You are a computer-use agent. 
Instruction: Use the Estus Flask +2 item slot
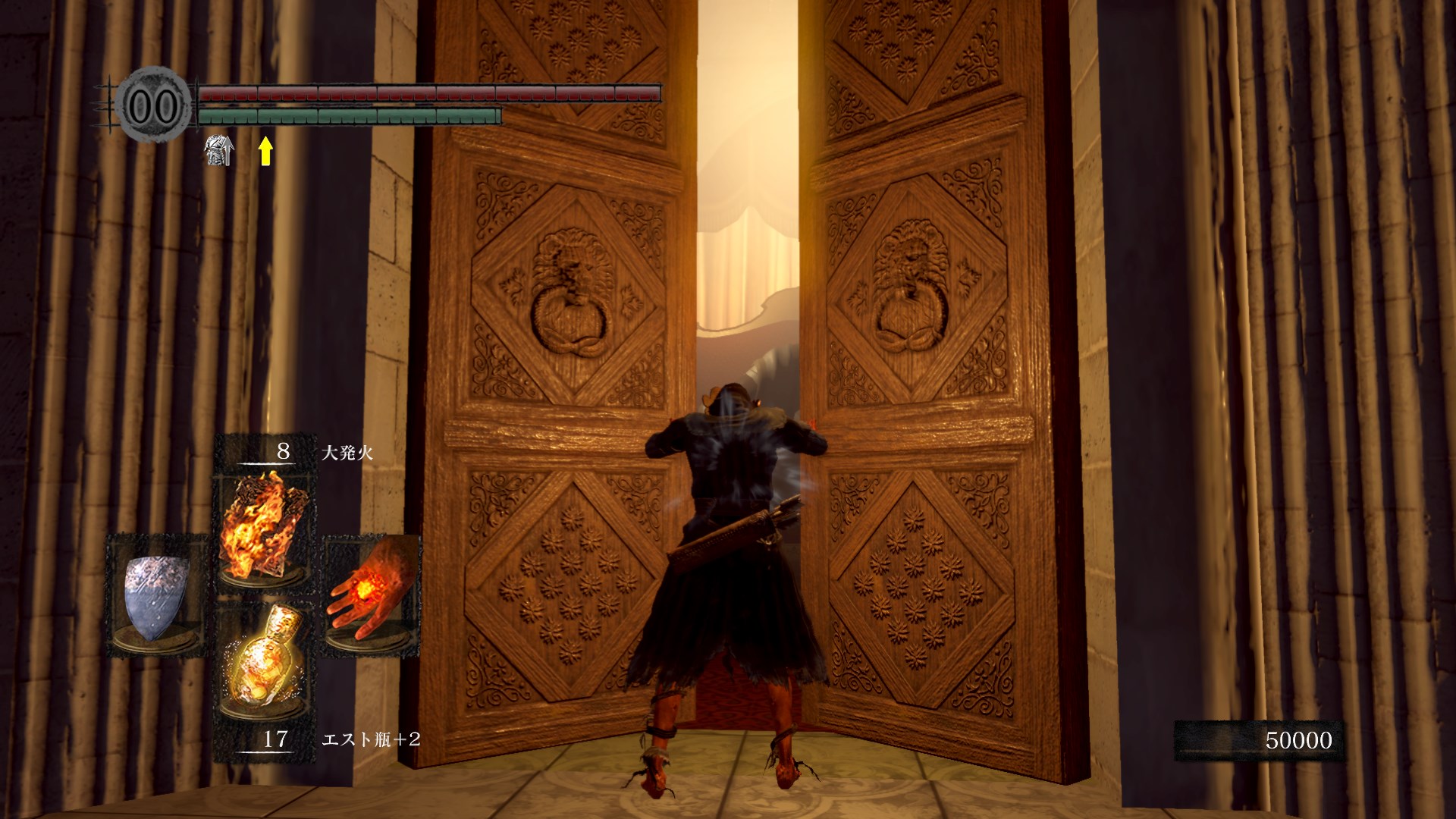[262, 661]
